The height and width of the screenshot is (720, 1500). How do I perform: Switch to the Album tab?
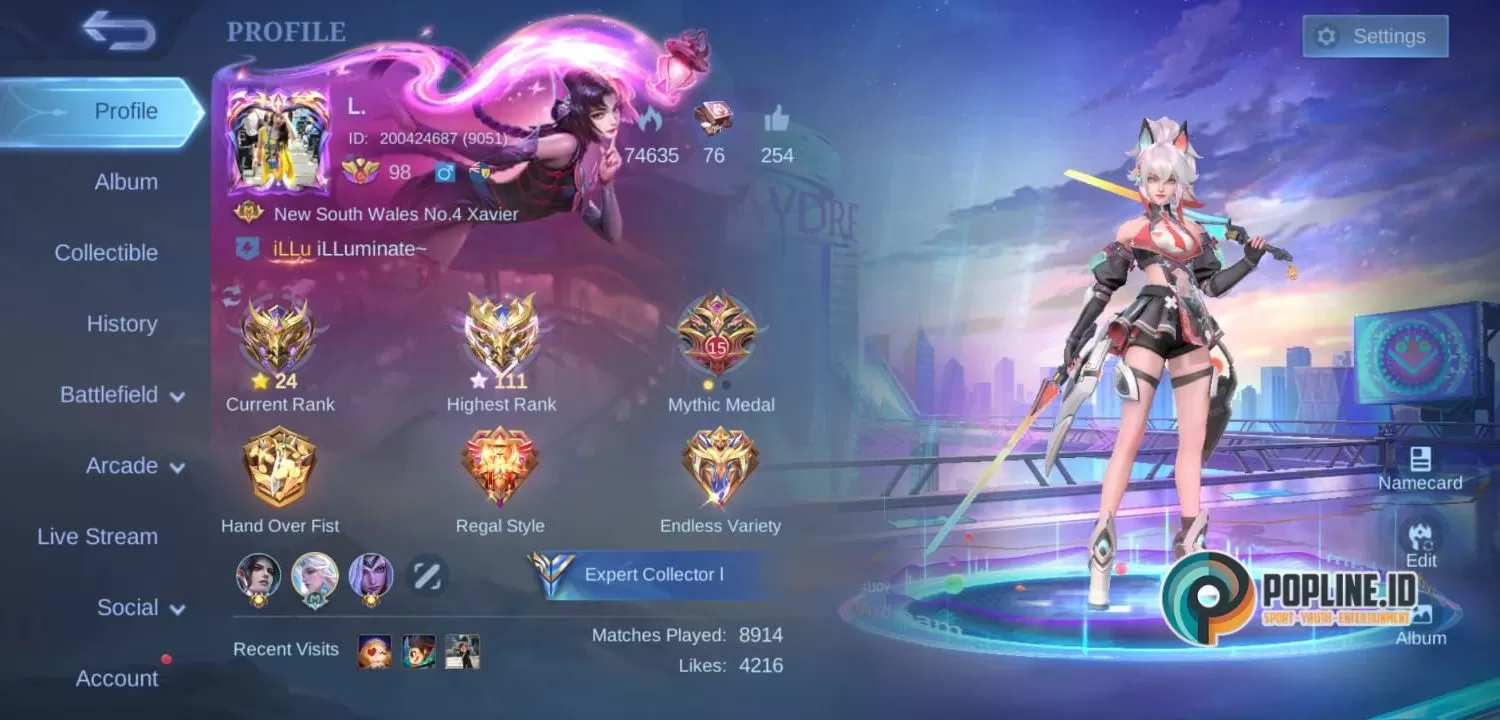pyautogui.click(x=125, y=182)
